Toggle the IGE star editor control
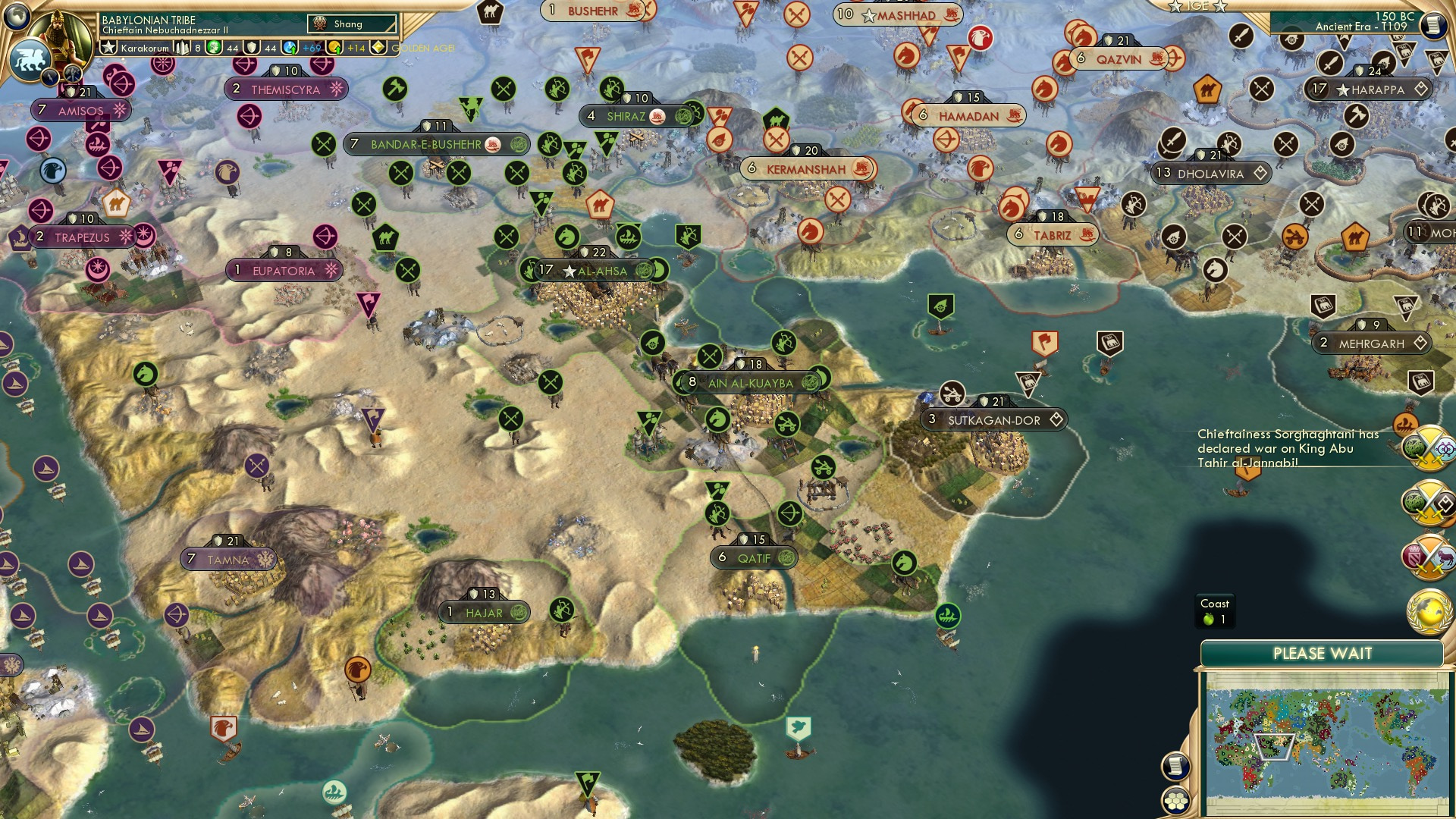The width and height of the screenshot is (1456, 819). 1175,7
